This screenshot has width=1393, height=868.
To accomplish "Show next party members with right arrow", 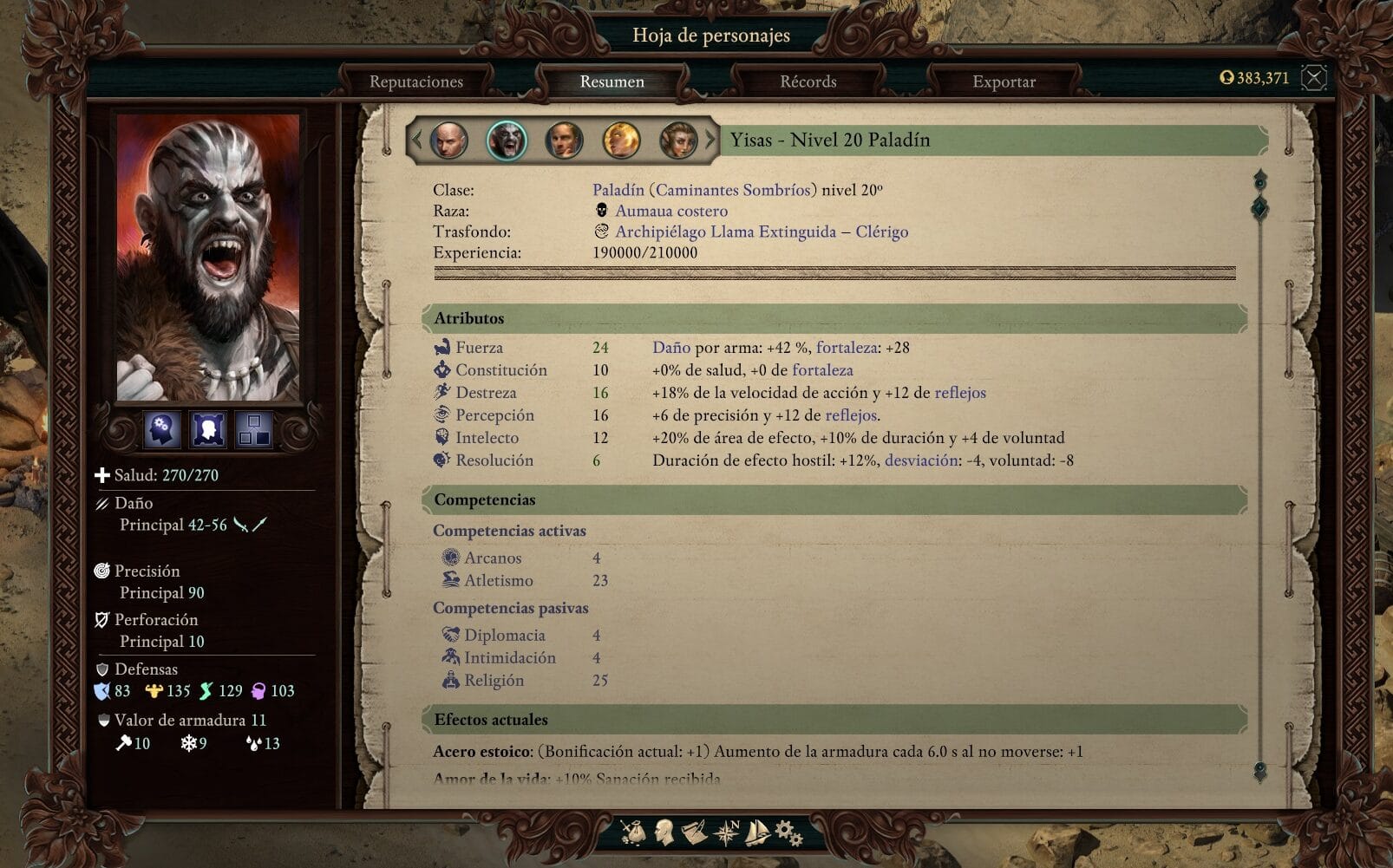I will pos(710,139).
